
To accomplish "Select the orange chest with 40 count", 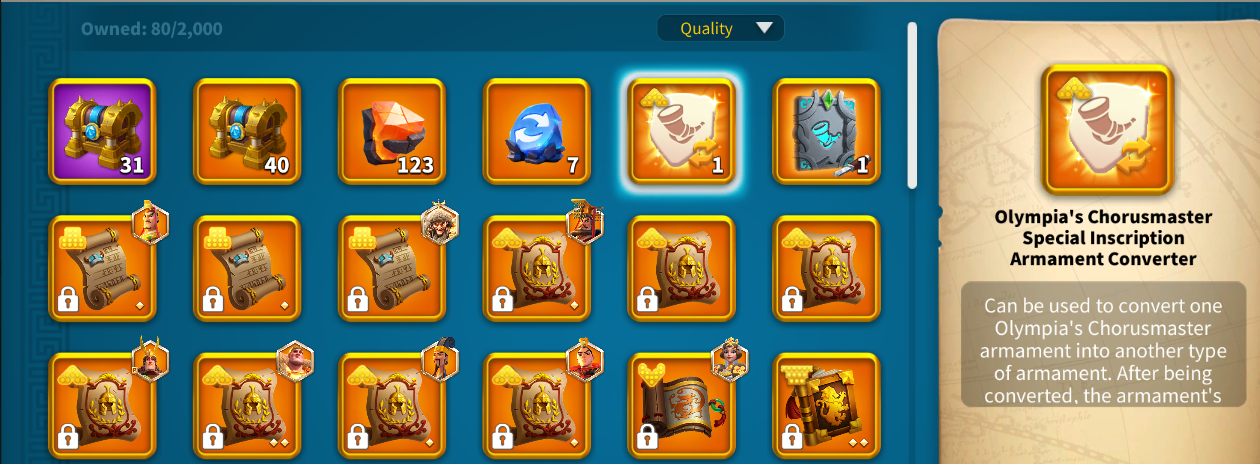I will [247, 131].
